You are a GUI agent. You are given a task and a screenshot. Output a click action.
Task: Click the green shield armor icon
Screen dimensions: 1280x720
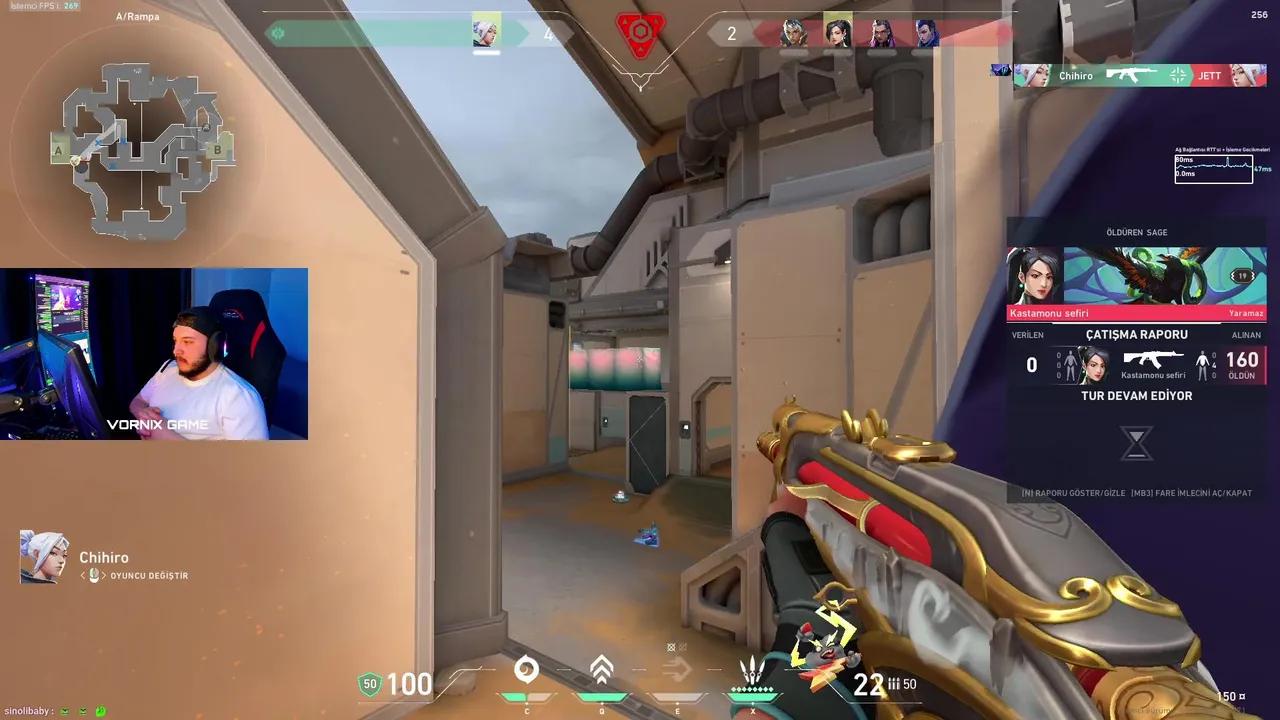tap(369, 684)
